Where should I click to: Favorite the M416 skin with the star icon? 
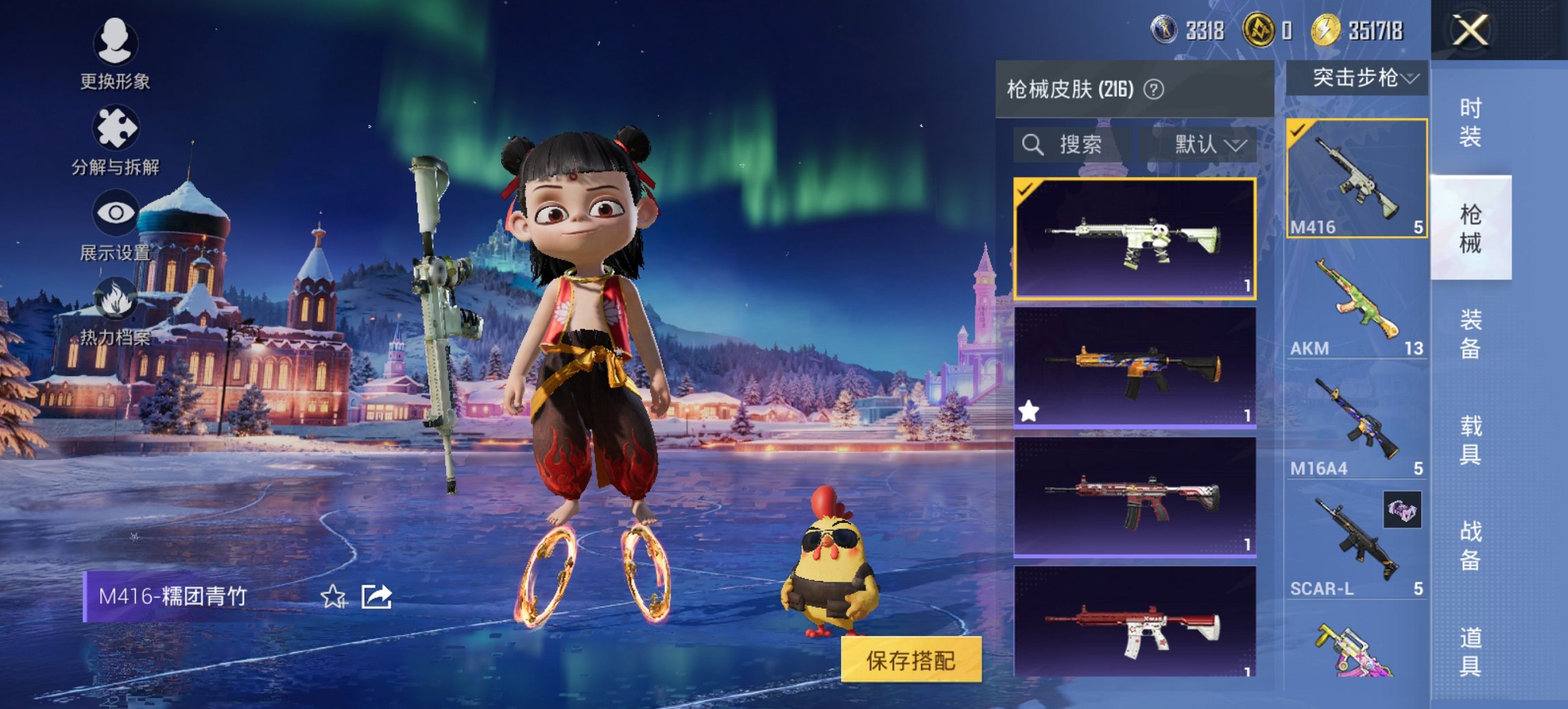pyautogui.click(x=333, y=597)
